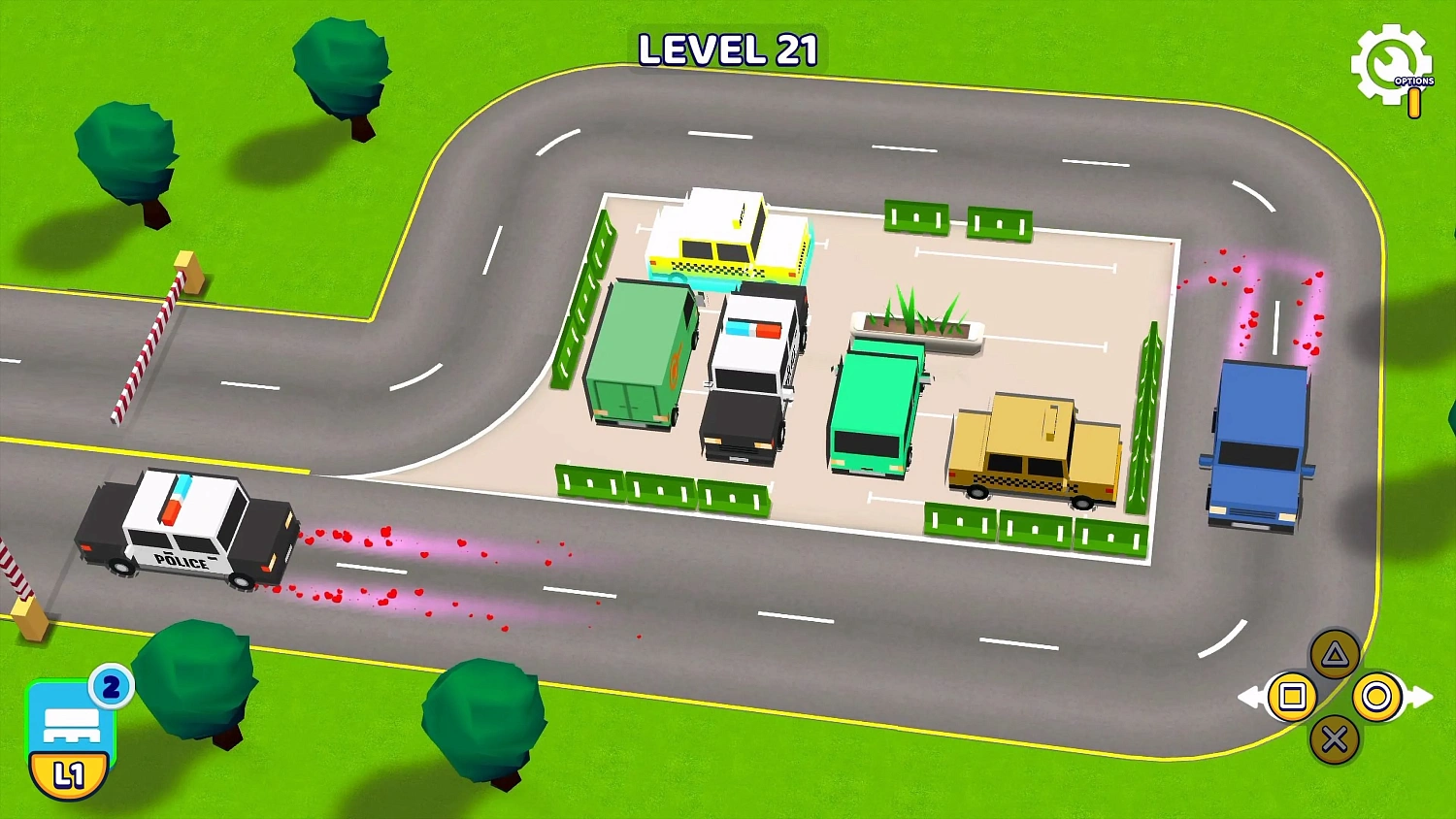The height and width of the screenshot is (819, 1456).
Task: Click the blue '2' counter badge
Action: (110, 686)
